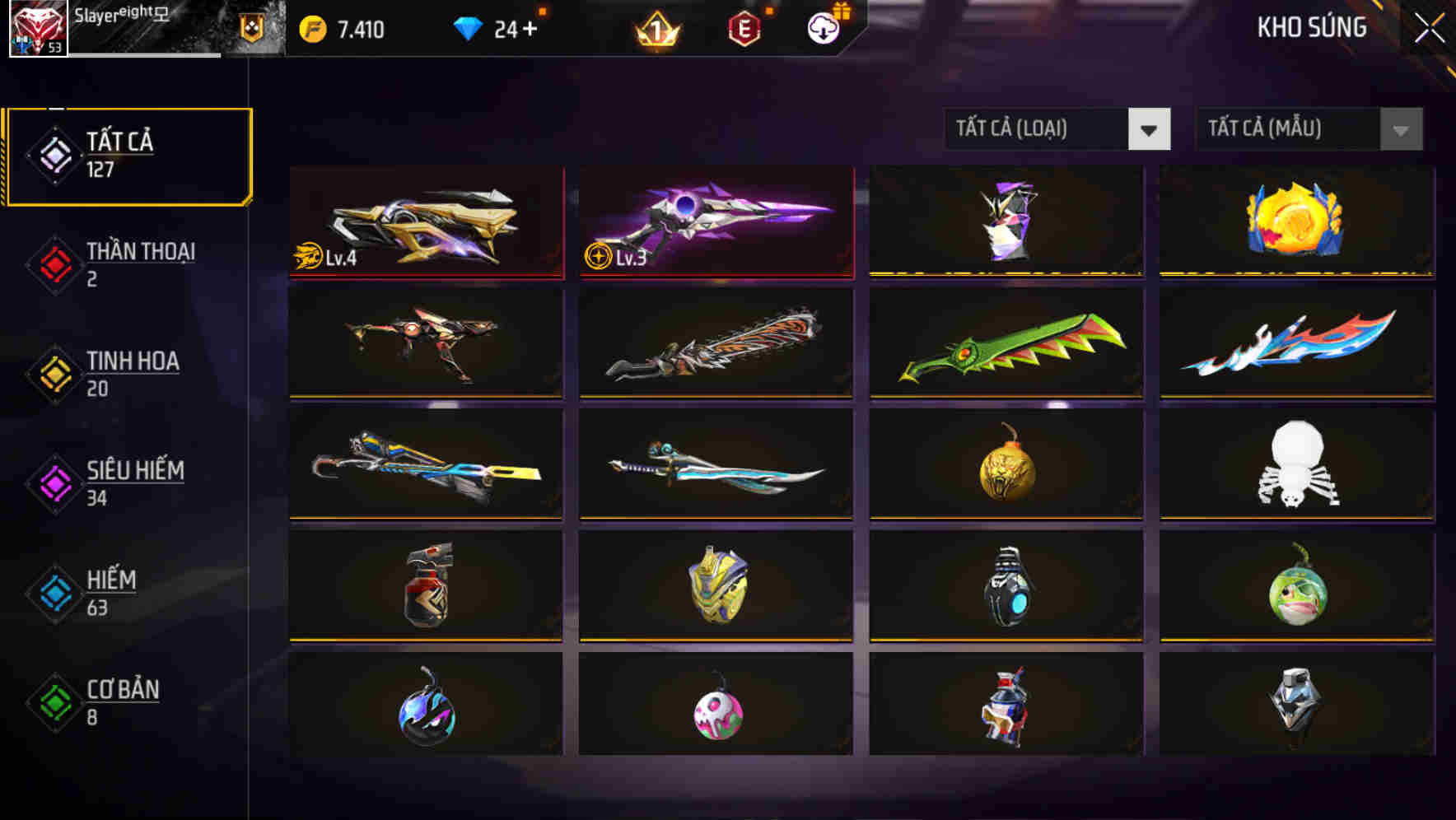Click the Slayer player name
The height and width of the screenshot is (820, 1456).
[107, 15]
